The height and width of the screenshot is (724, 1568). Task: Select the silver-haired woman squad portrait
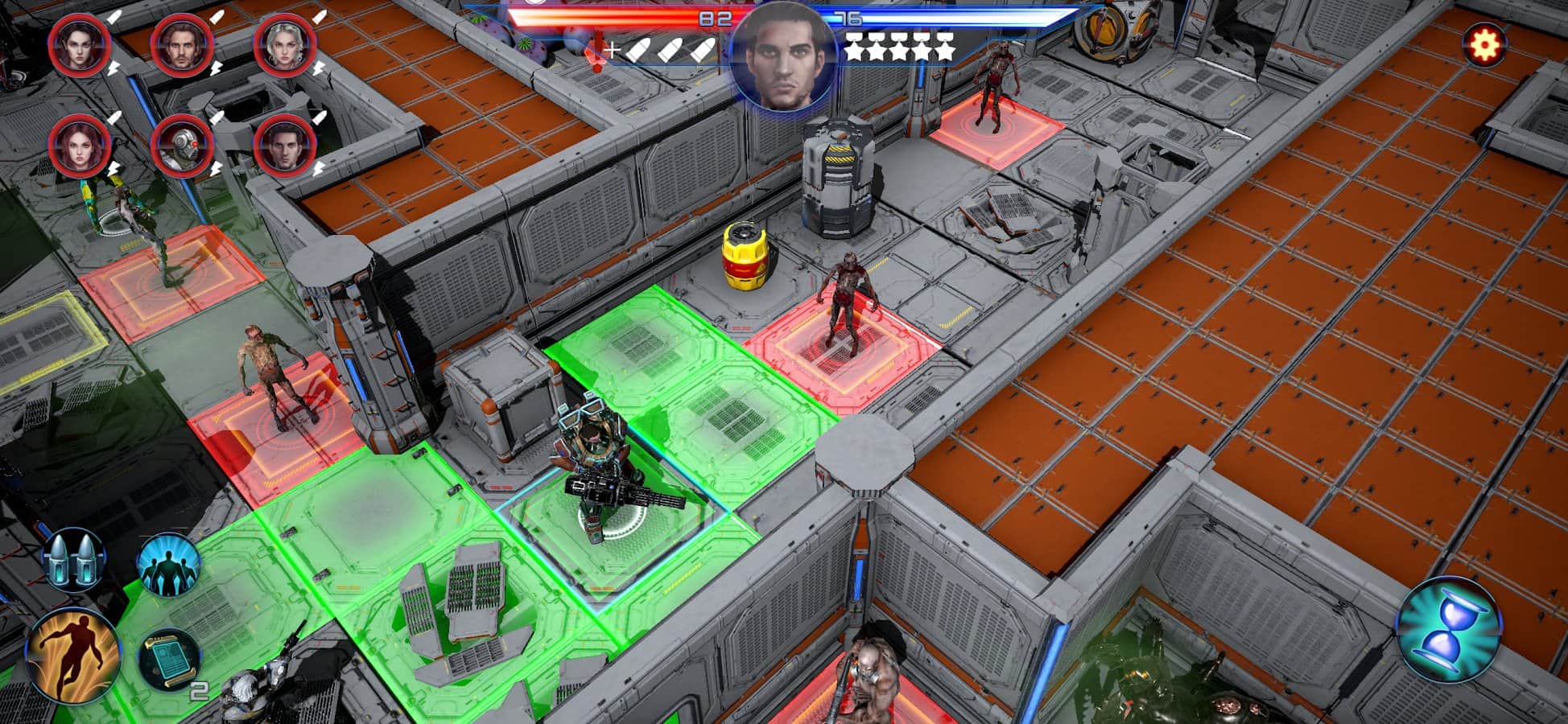click(x=284, y=44)
